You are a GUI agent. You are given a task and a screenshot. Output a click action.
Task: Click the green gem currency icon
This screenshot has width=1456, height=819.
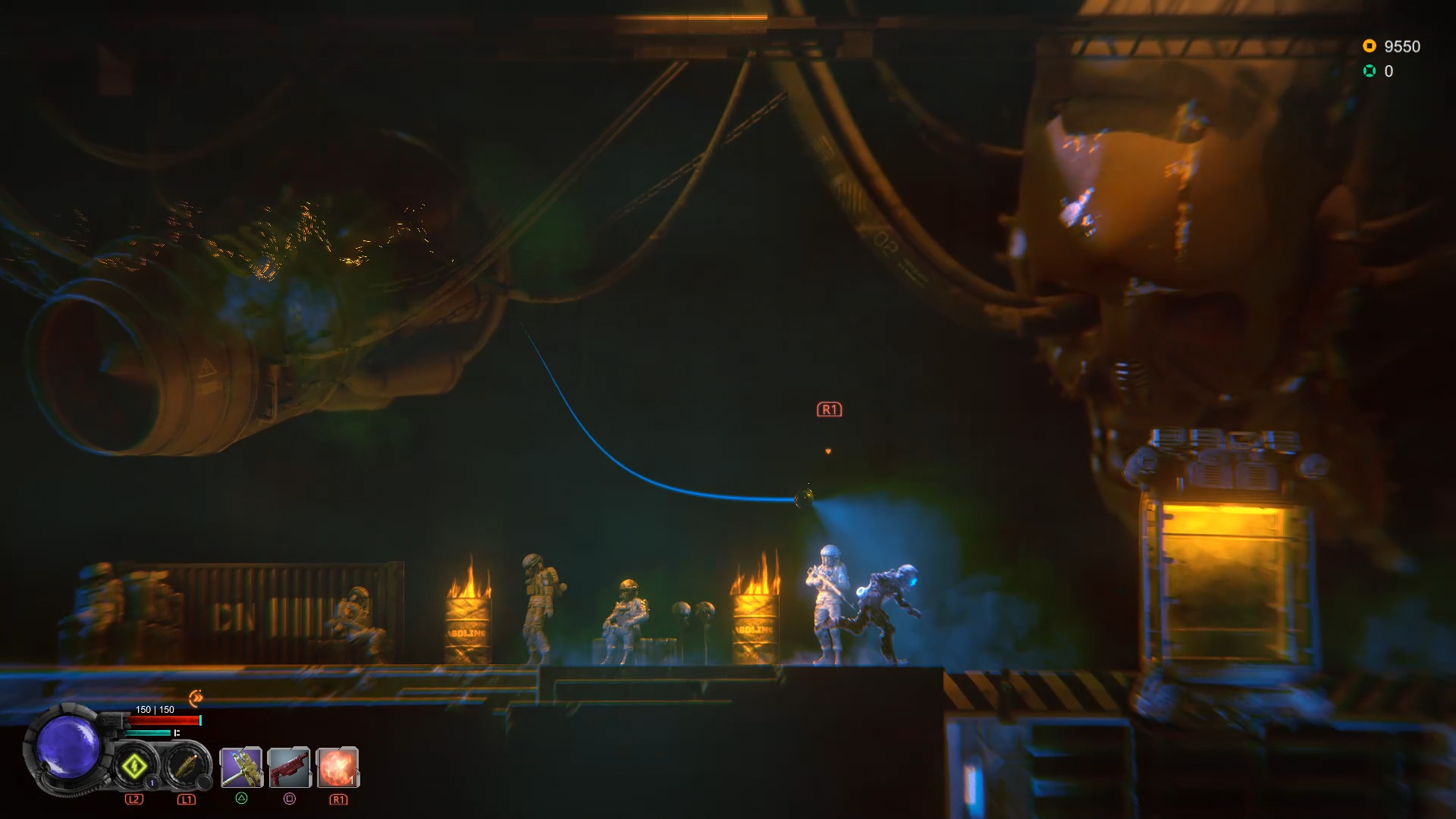tap(1369, 71)
